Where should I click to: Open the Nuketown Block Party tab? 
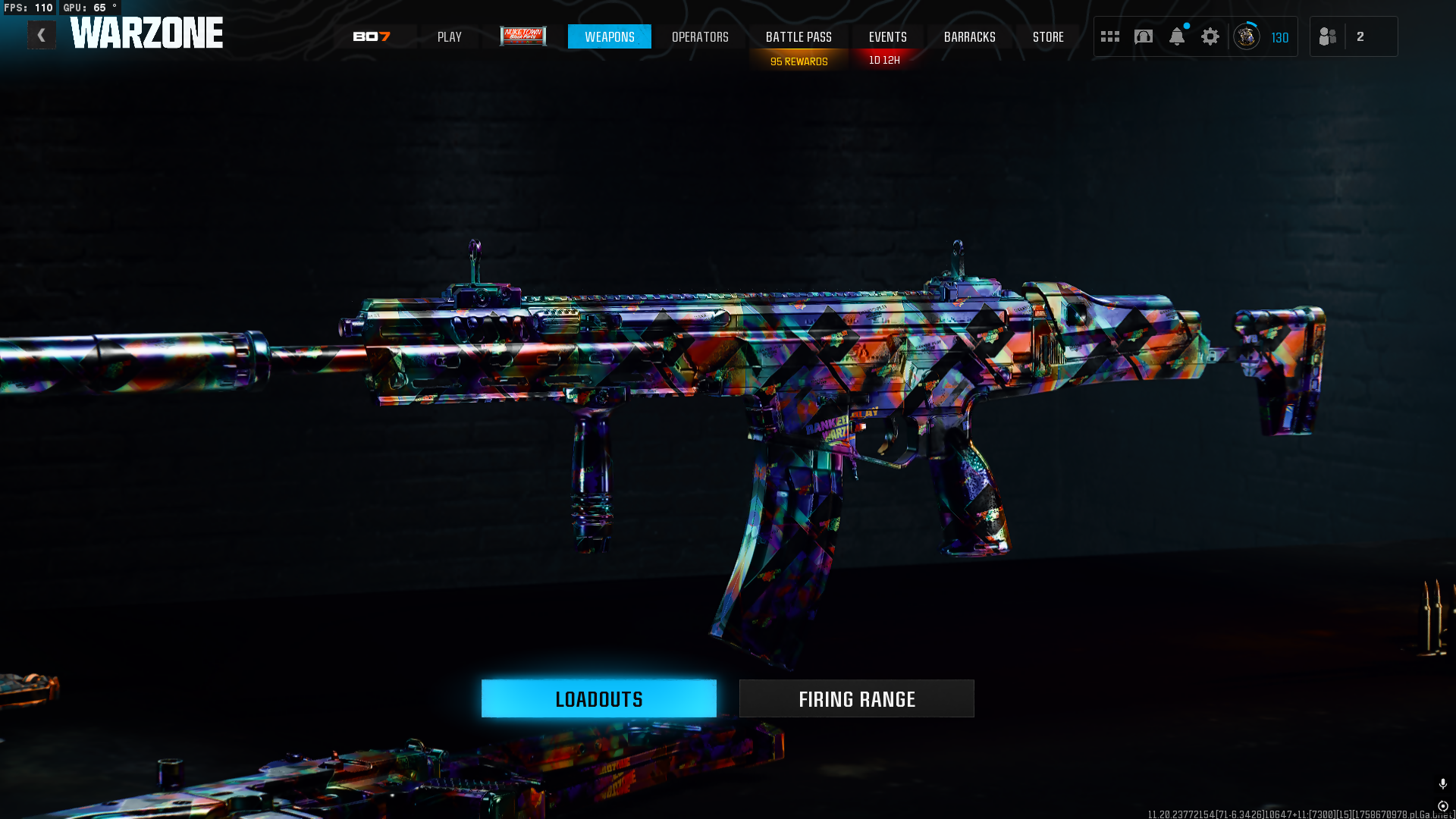(x=523, y=36)
